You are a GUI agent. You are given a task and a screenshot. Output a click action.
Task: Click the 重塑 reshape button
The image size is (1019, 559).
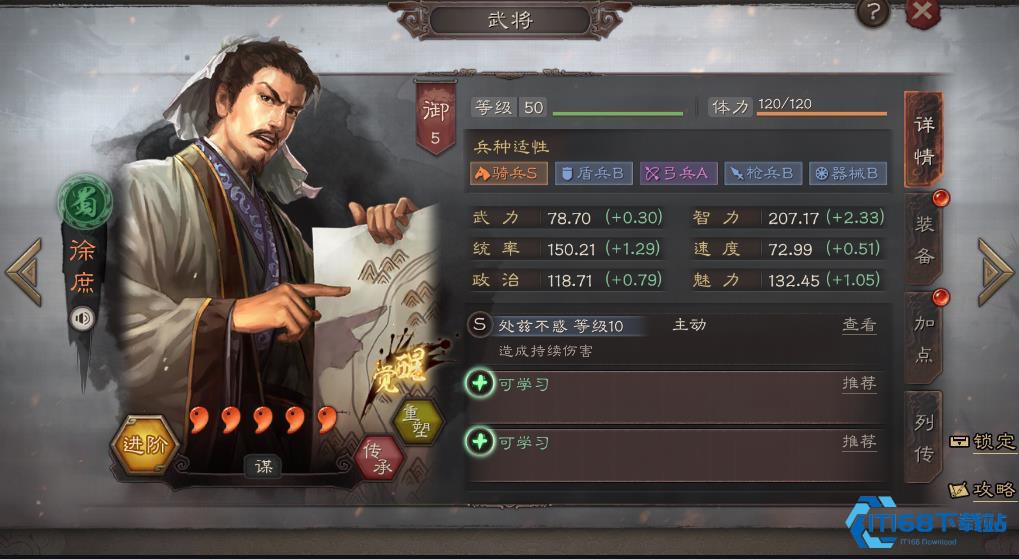tap(418, 422)
